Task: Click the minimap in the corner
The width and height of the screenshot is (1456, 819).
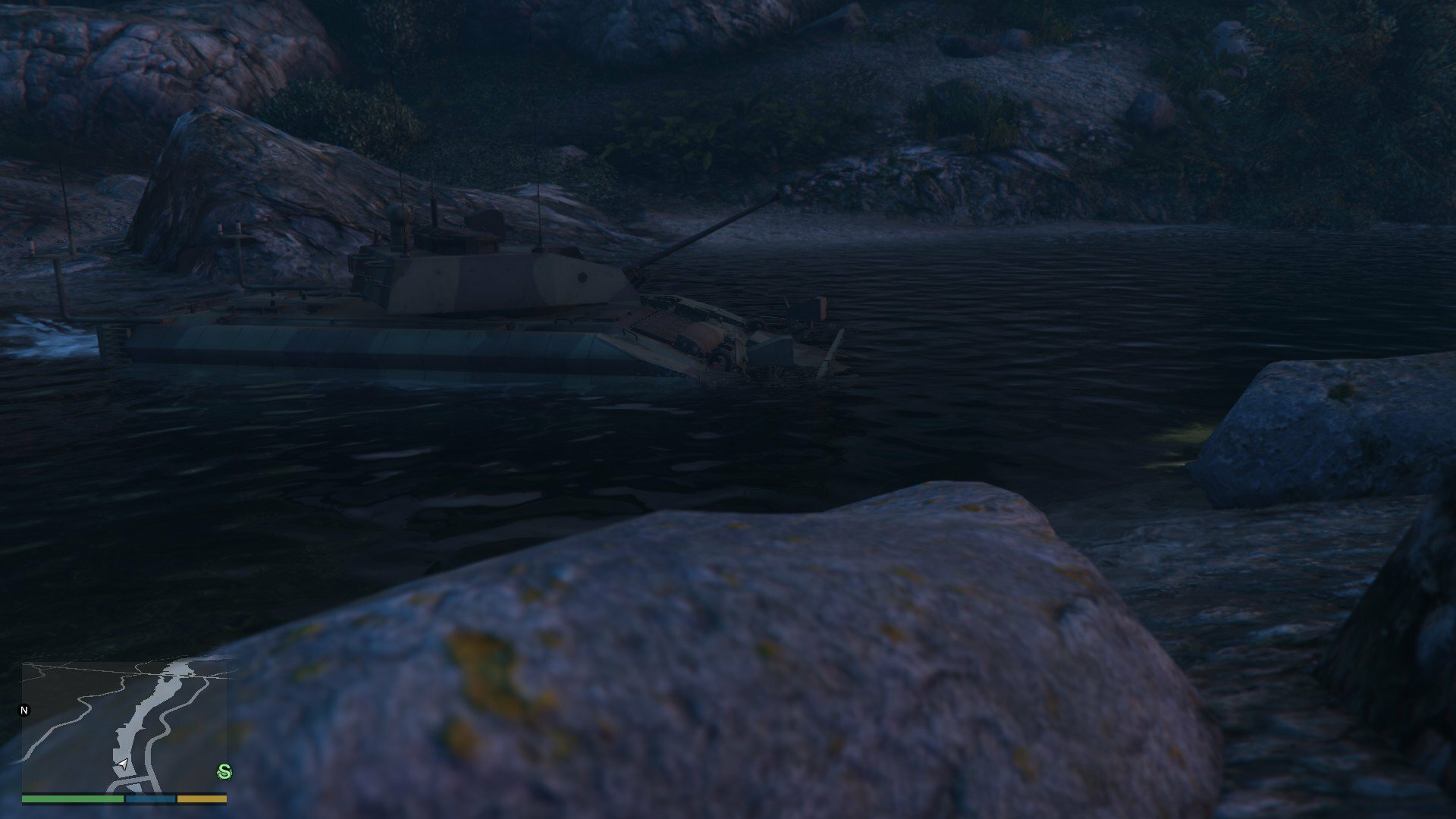Action: (124, 726)
